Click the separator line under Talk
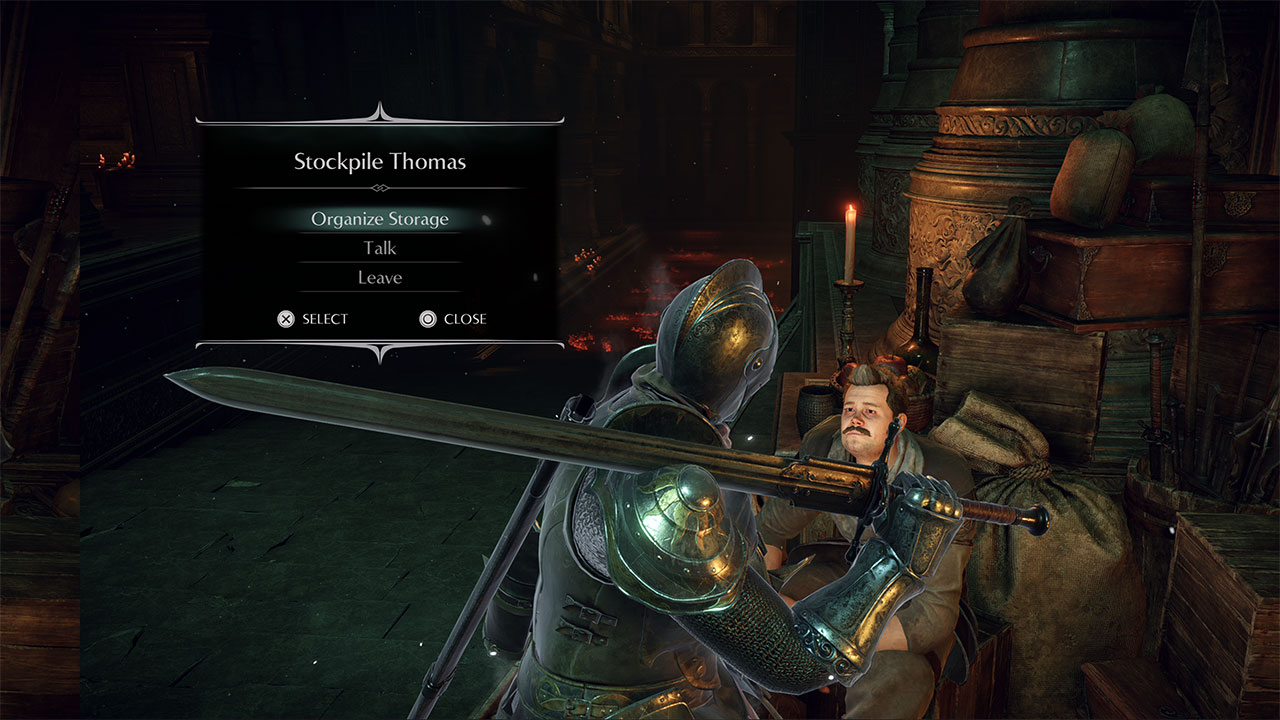Screen dimensions: 1280x720 pos(379,262)
